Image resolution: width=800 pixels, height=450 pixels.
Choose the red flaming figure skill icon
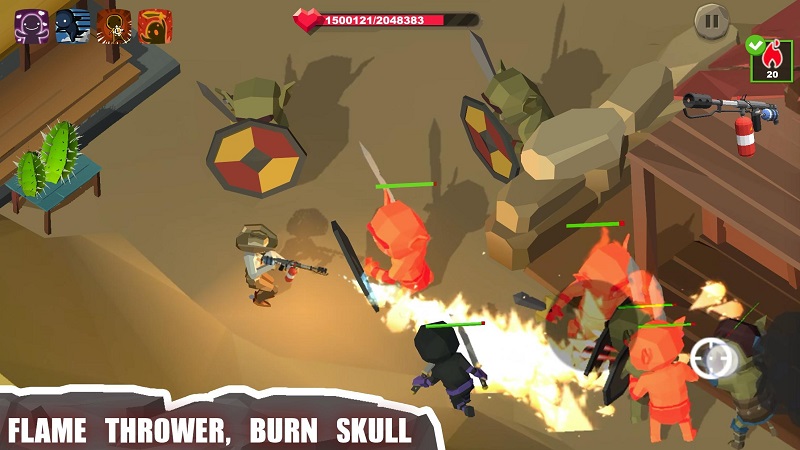(154, 25)
